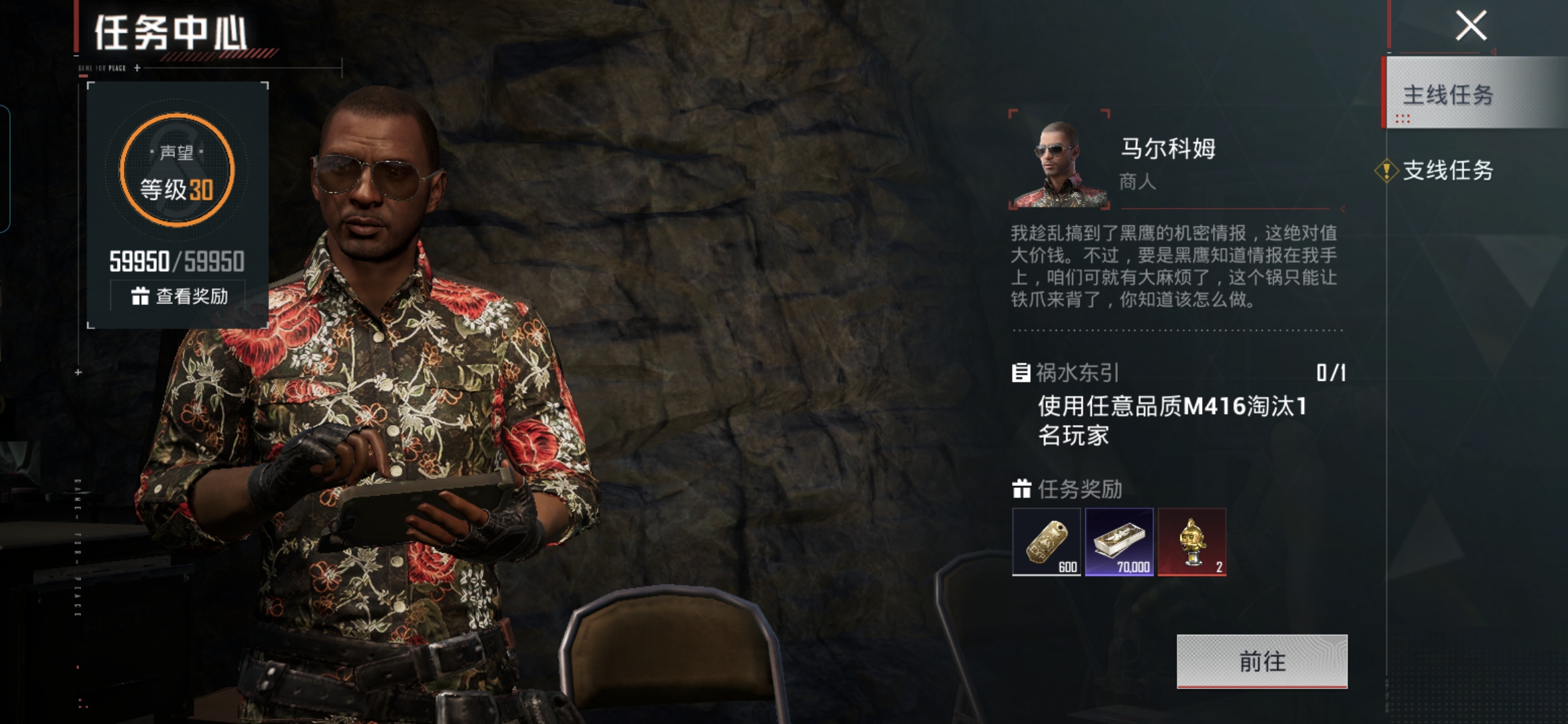The image size is (1568, 724).
Task: View rewards via 查看奖励 button
Action: [x=178, y=296]
